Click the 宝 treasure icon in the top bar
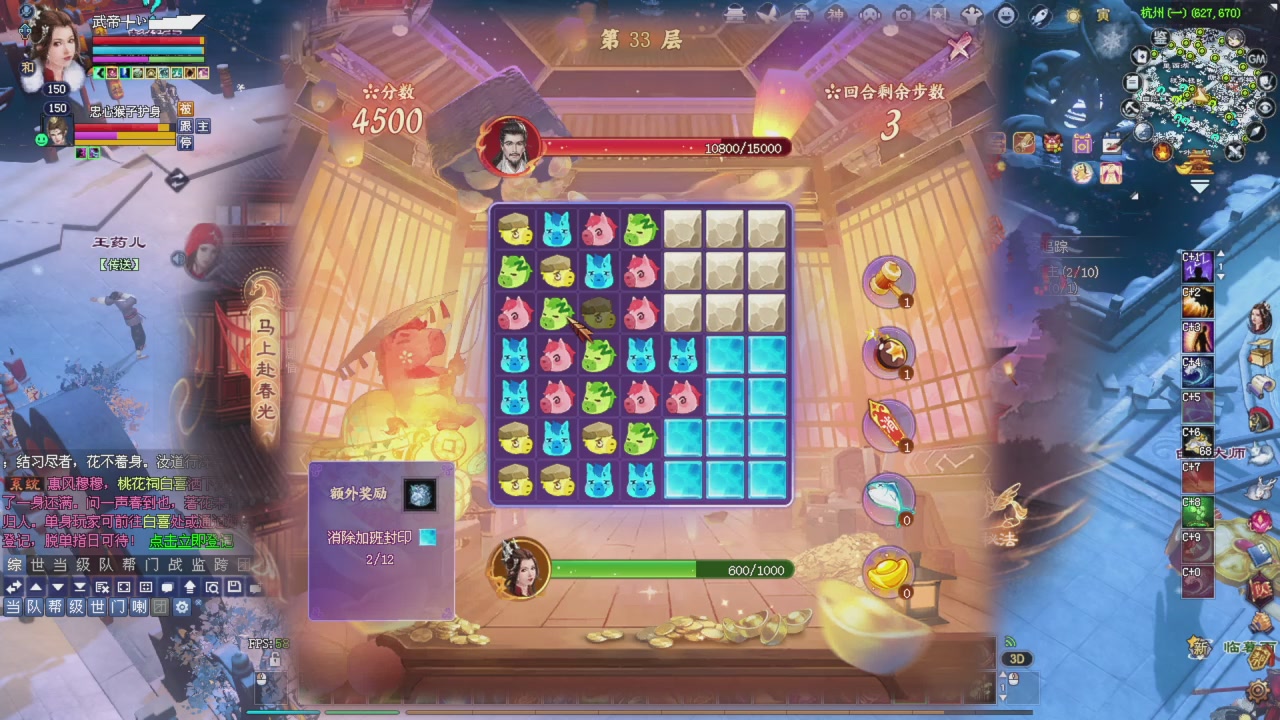The image size is (1280, 720). 801,14
